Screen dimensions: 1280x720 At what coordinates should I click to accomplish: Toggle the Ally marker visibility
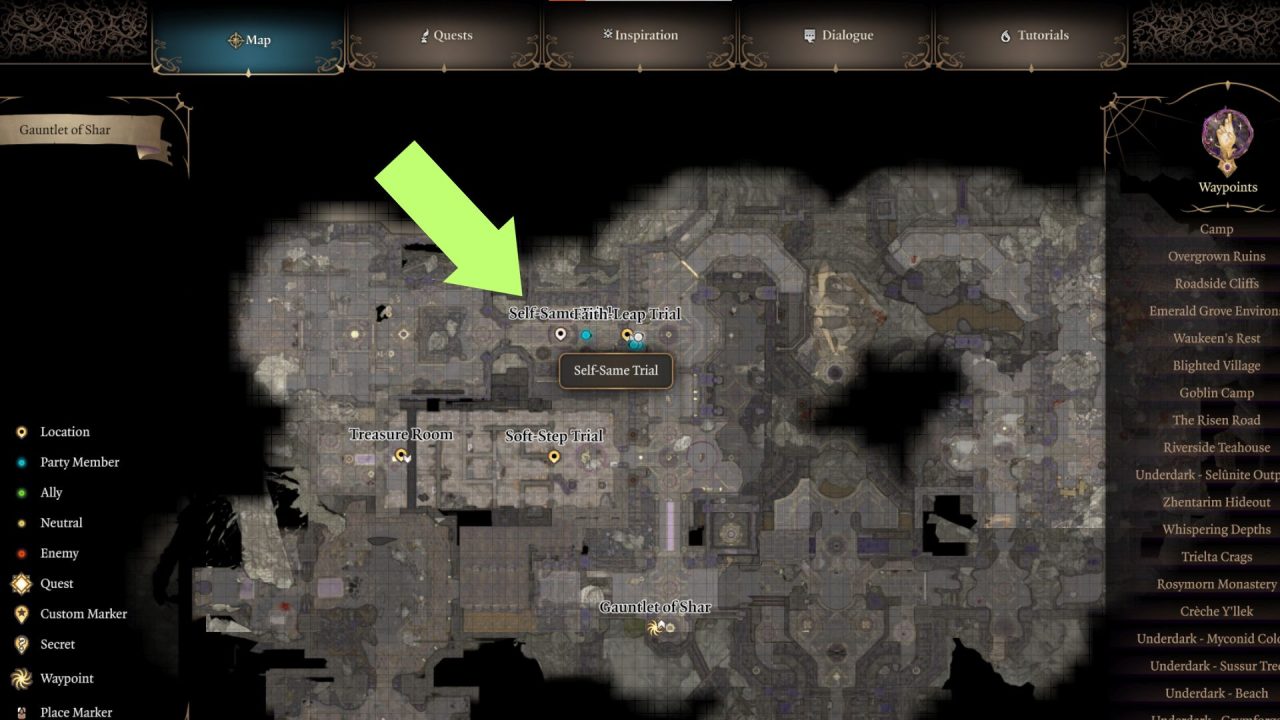[21, 491]
